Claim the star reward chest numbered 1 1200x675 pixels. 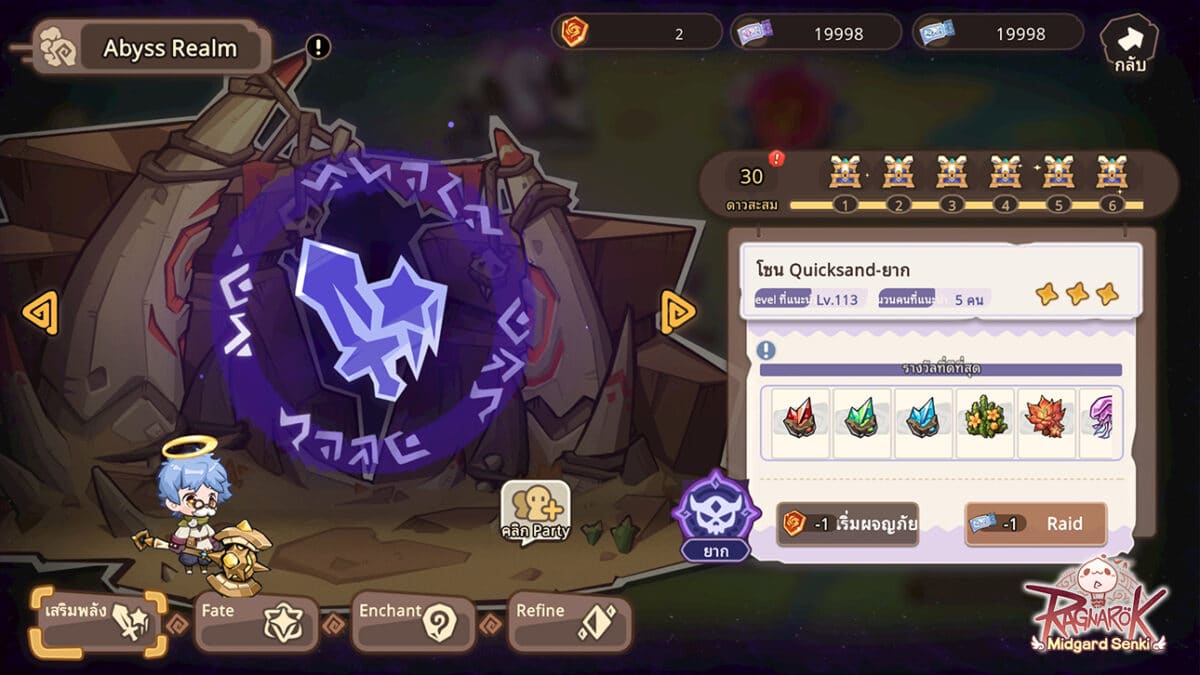tap(845, 176)
